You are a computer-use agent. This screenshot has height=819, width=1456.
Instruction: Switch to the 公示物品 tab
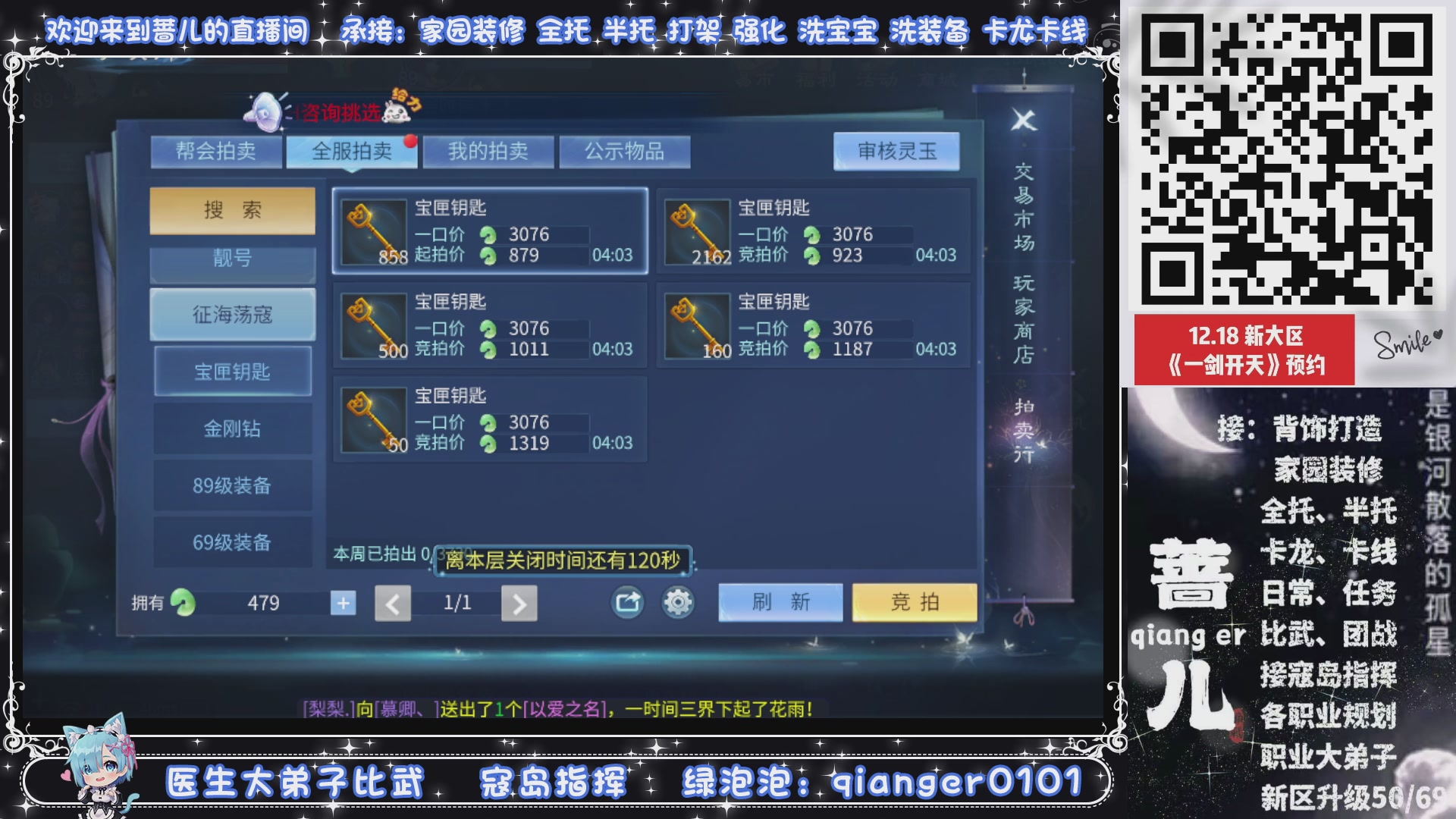tap(624, 151)
